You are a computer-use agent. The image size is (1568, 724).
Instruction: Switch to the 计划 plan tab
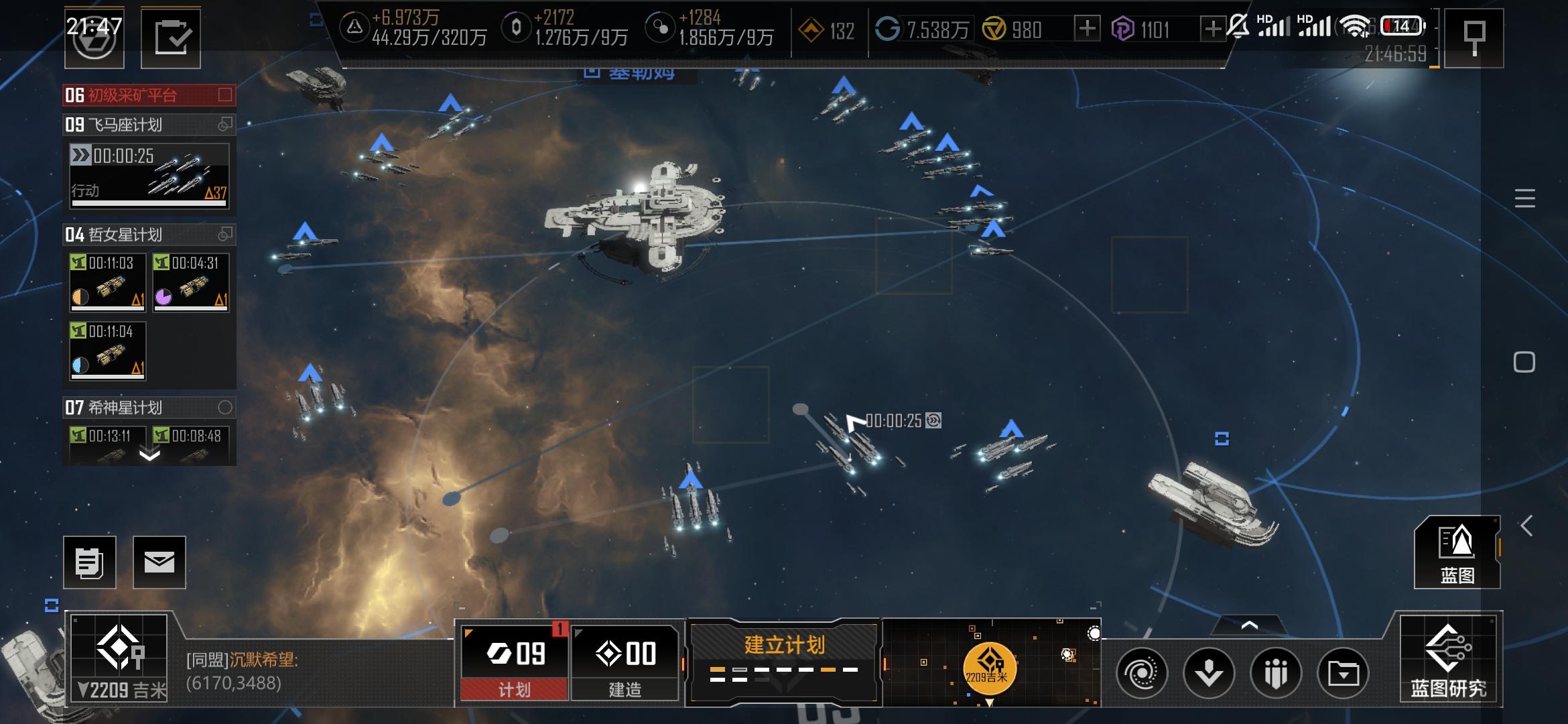click(514, 662)
